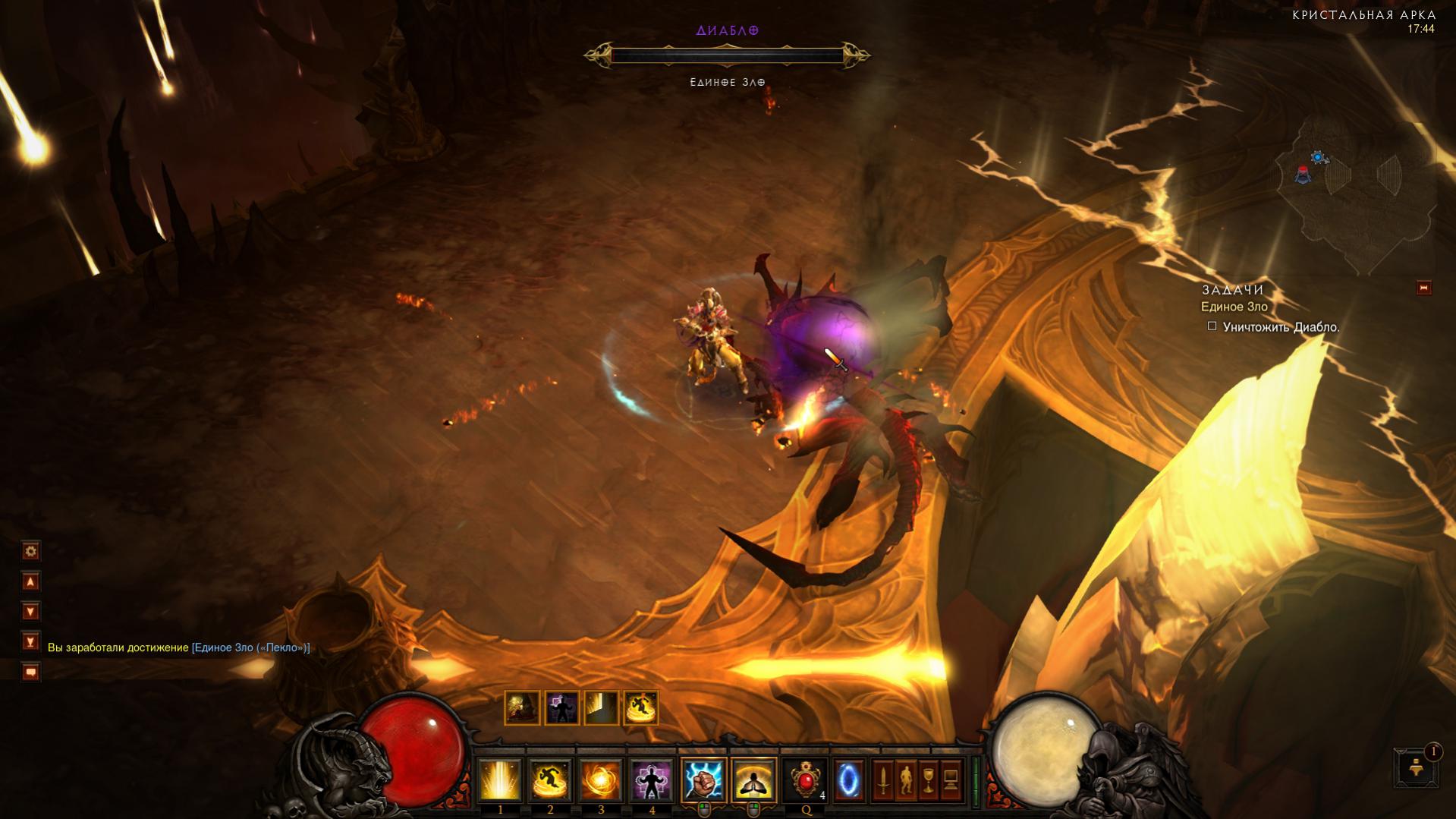The width and height of the screenshot is (1456, 819).
Task: Trigger the purple silhouette mantra skill in slot 4
Action: (x=652, y=780)
